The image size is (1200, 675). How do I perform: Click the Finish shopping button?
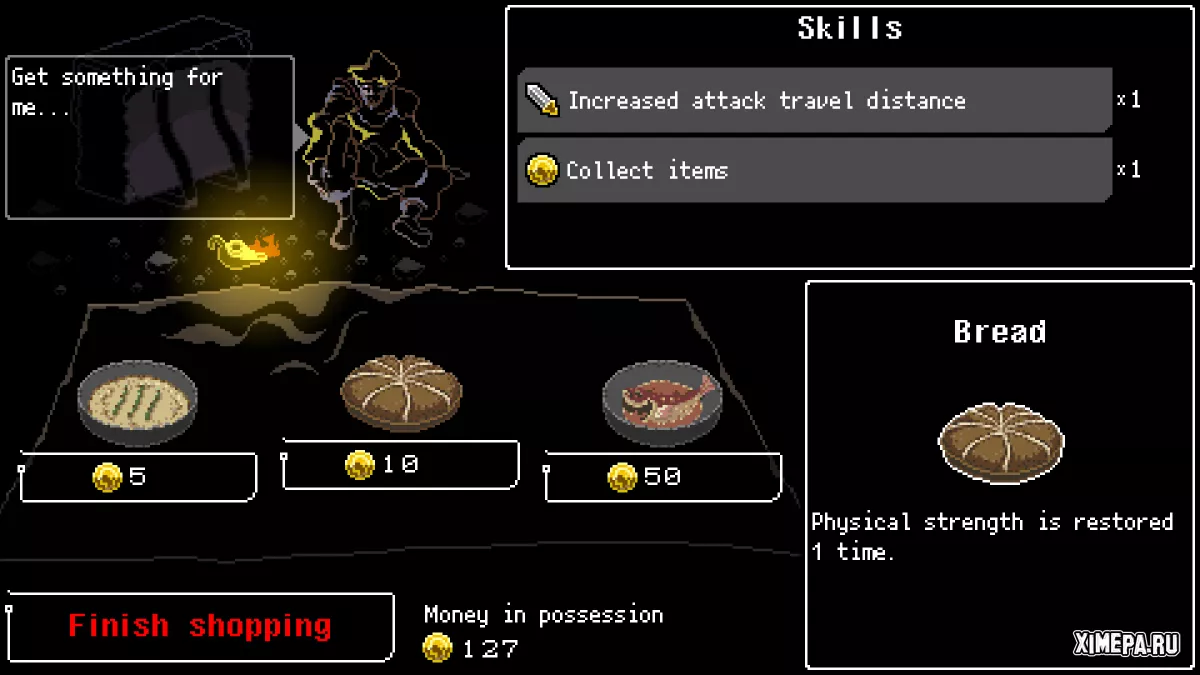200,627
